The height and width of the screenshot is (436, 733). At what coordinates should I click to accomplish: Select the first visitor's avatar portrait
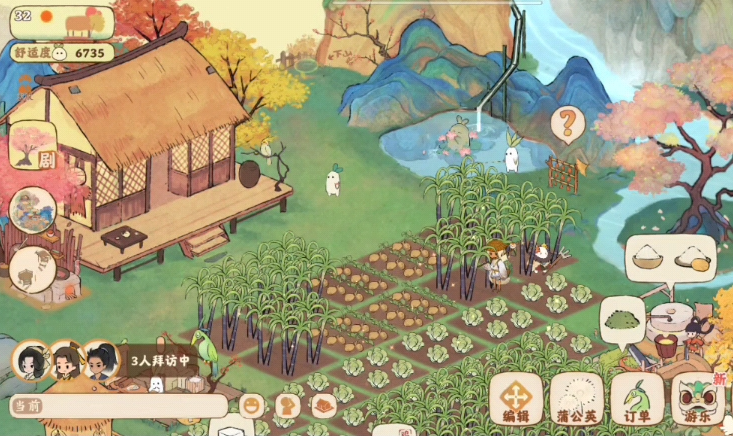31,361
